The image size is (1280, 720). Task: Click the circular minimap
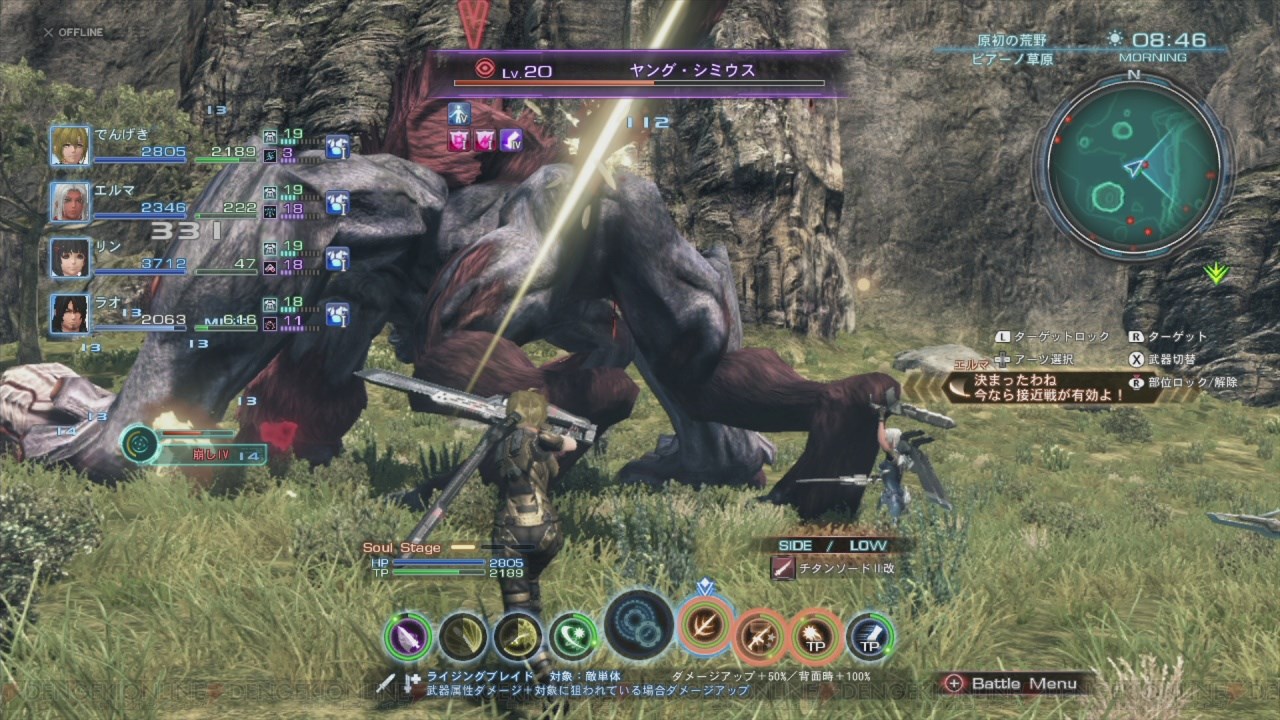click(x=1132, y=170)
